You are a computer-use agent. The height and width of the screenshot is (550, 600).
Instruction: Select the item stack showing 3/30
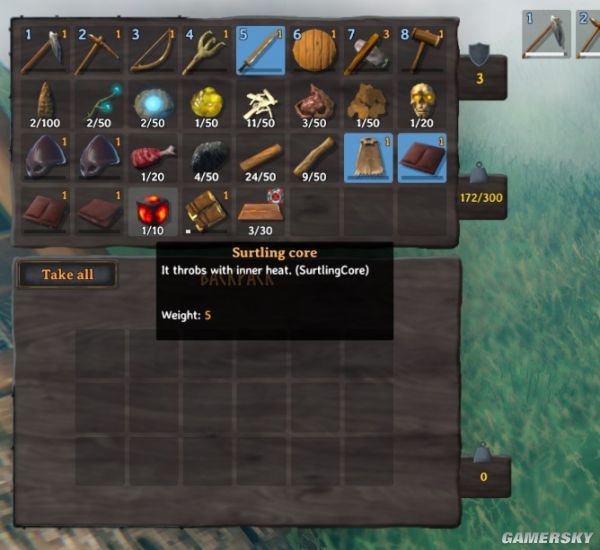260,211
